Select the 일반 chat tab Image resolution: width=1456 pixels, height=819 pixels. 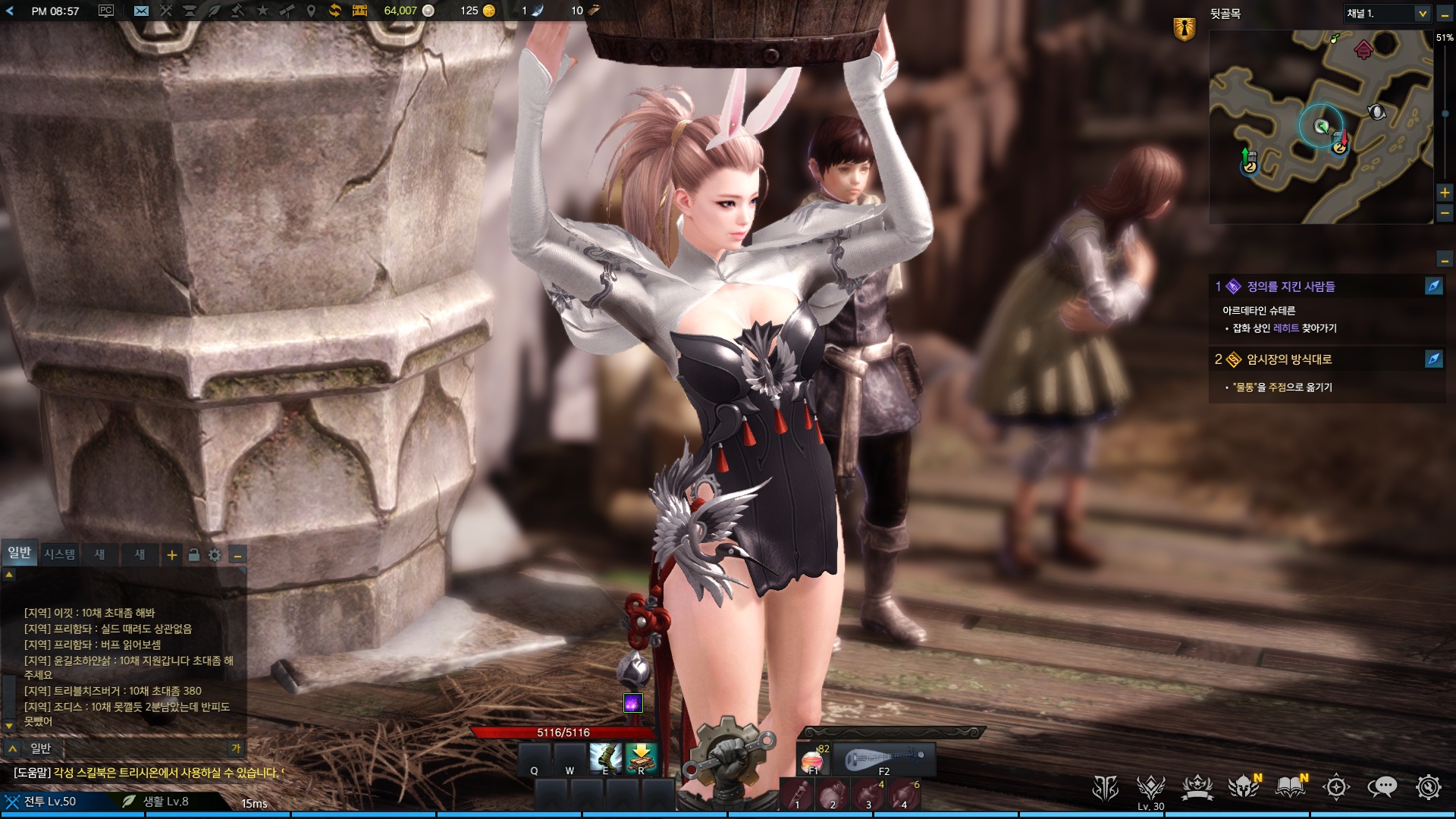(x=20, y=553)
